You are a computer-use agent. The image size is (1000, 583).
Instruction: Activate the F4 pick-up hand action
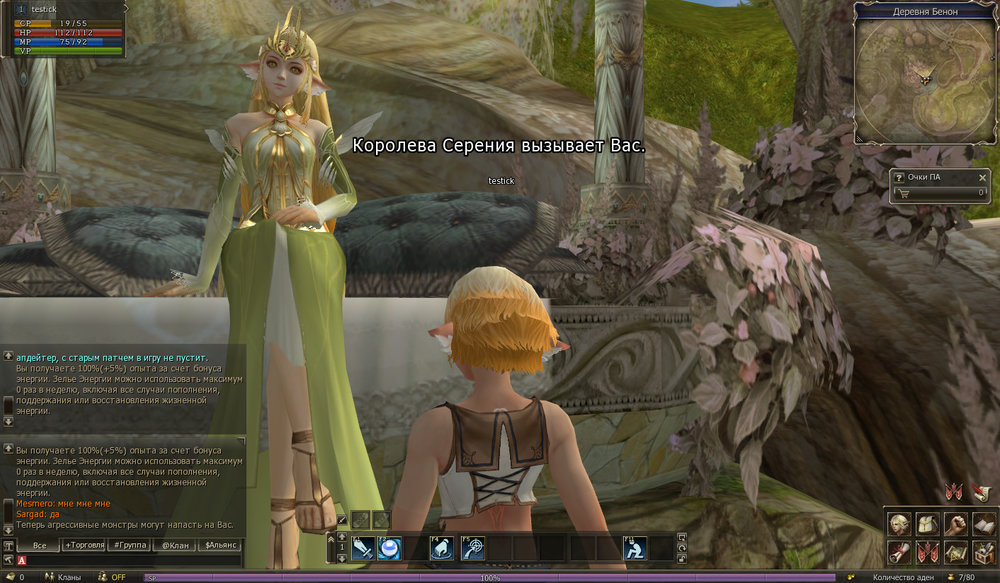[x=442, y=548]
